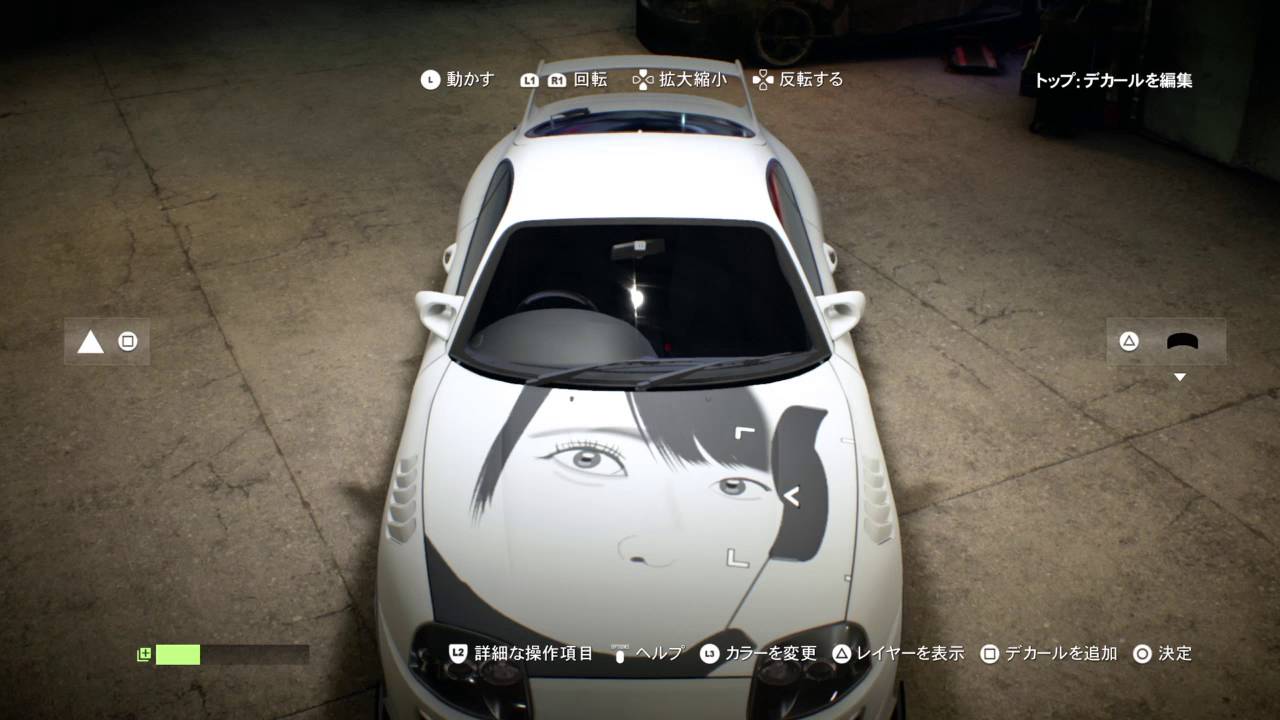Open the 詳細な操作項目 detailed controls
The width and height of the screenshot is (1280, 720).
click(533, 653)
